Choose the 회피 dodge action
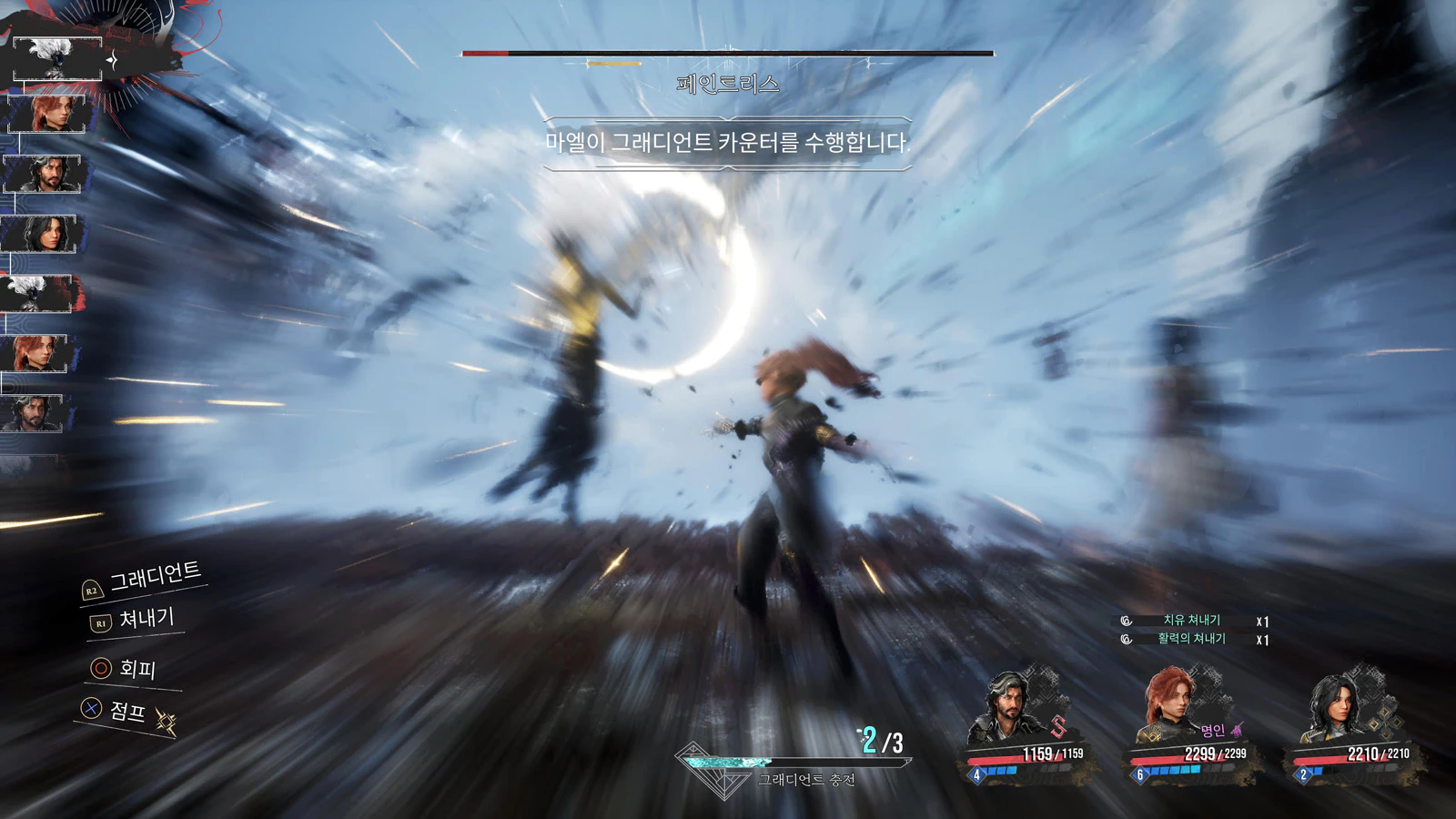Screen dimensions: 1456x819 pyautogui.click(x=136, y=669)
